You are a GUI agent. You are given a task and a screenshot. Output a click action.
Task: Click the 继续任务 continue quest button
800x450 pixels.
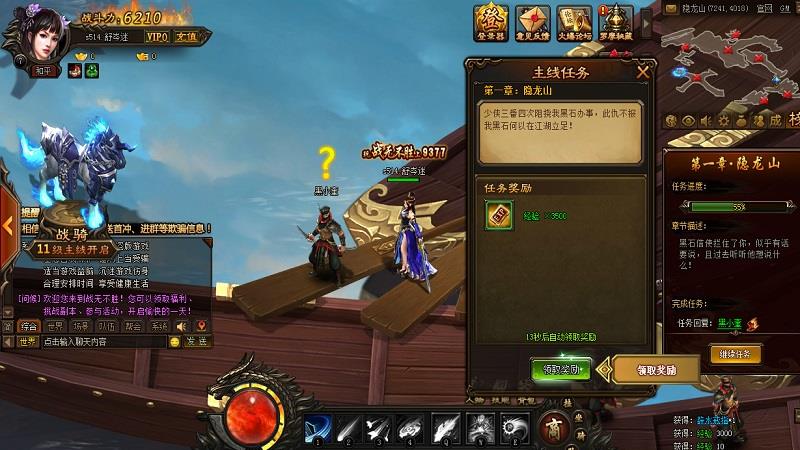click(x=736, y=354)
